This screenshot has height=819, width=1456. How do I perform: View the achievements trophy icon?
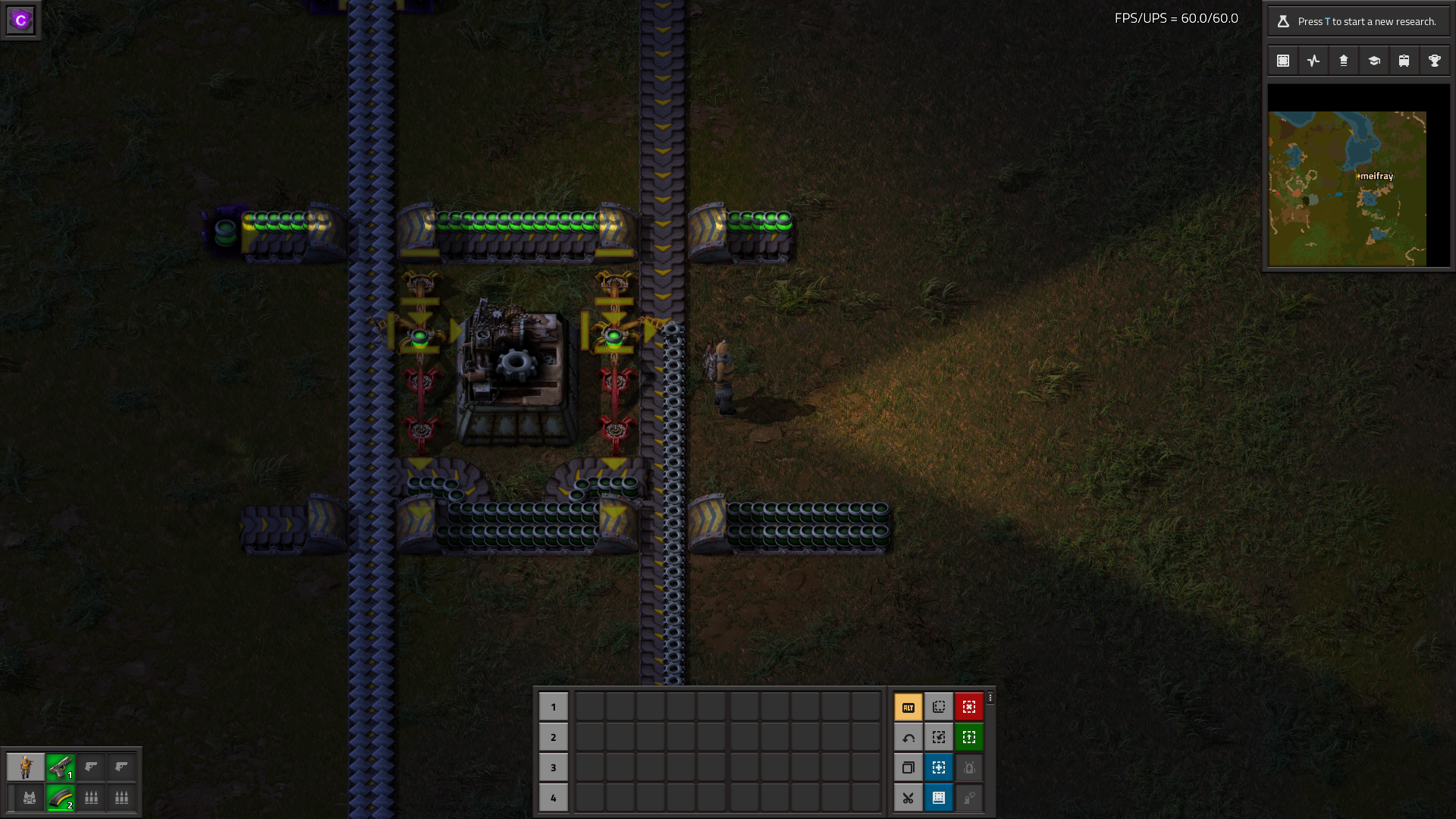tap(1434, 61)
